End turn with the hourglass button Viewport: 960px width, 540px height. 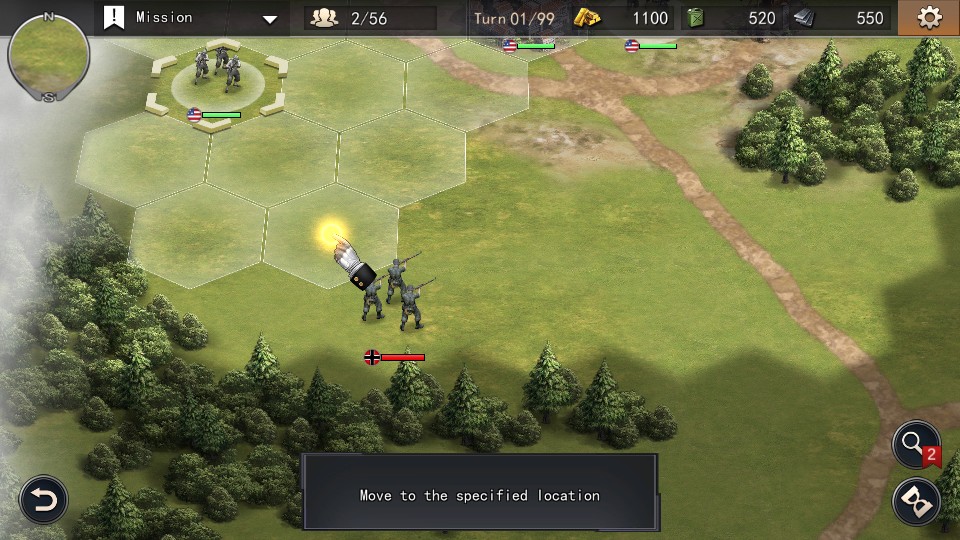click(916, 501)
